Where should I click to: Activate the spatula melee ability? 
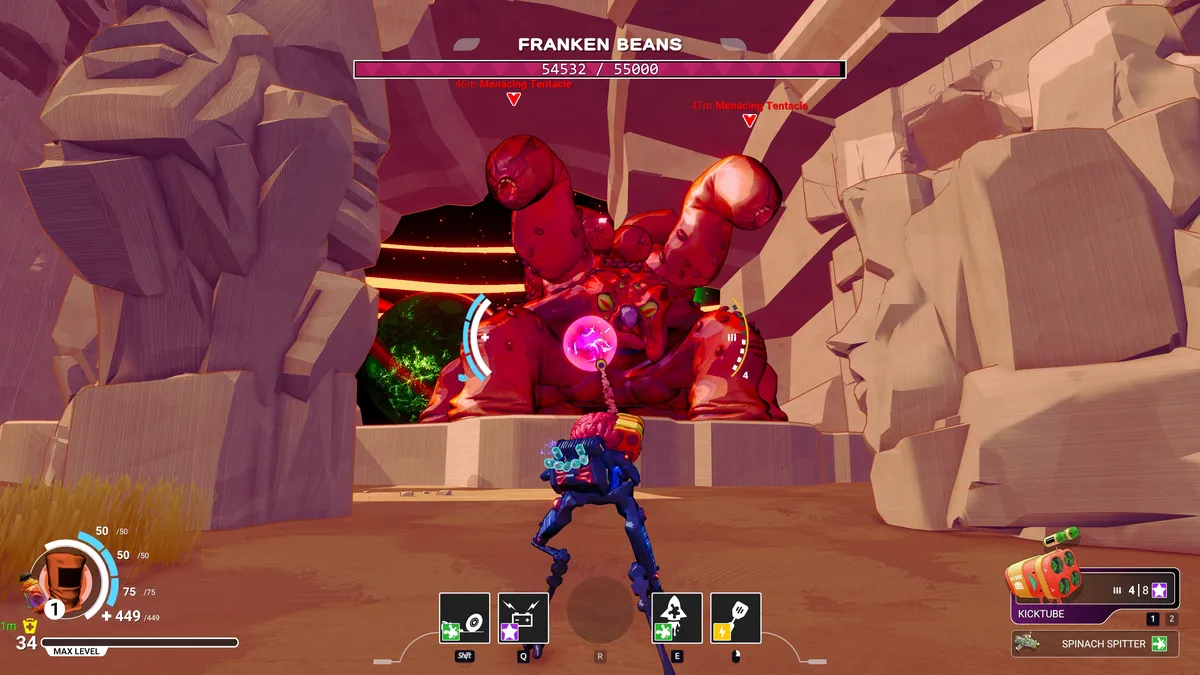coord(736,618)
